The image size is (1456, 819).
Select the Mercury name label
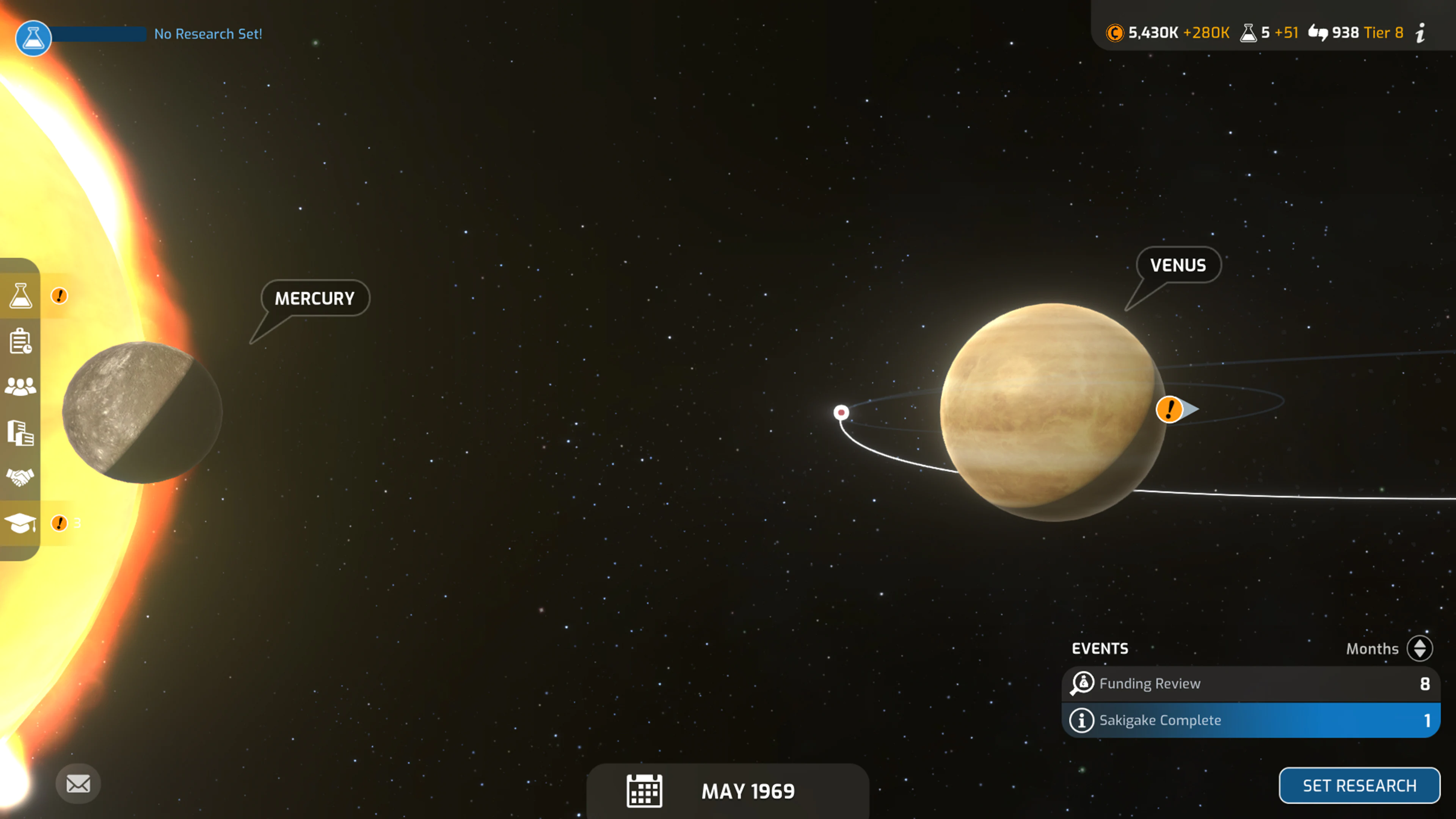[x=314, y=298]
